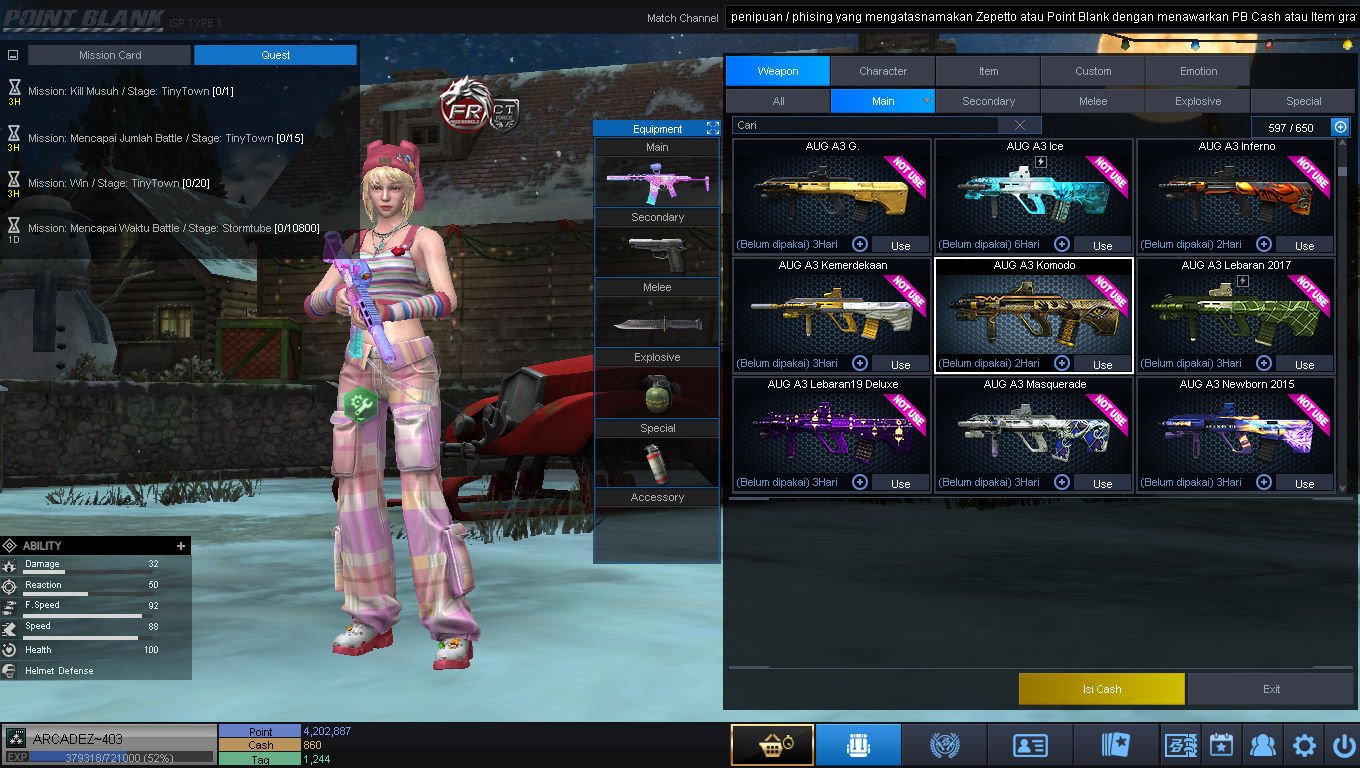Select the equipped grenade Explosive slot
Viewport: 1360px width, 768px height.
click(657, 391)
